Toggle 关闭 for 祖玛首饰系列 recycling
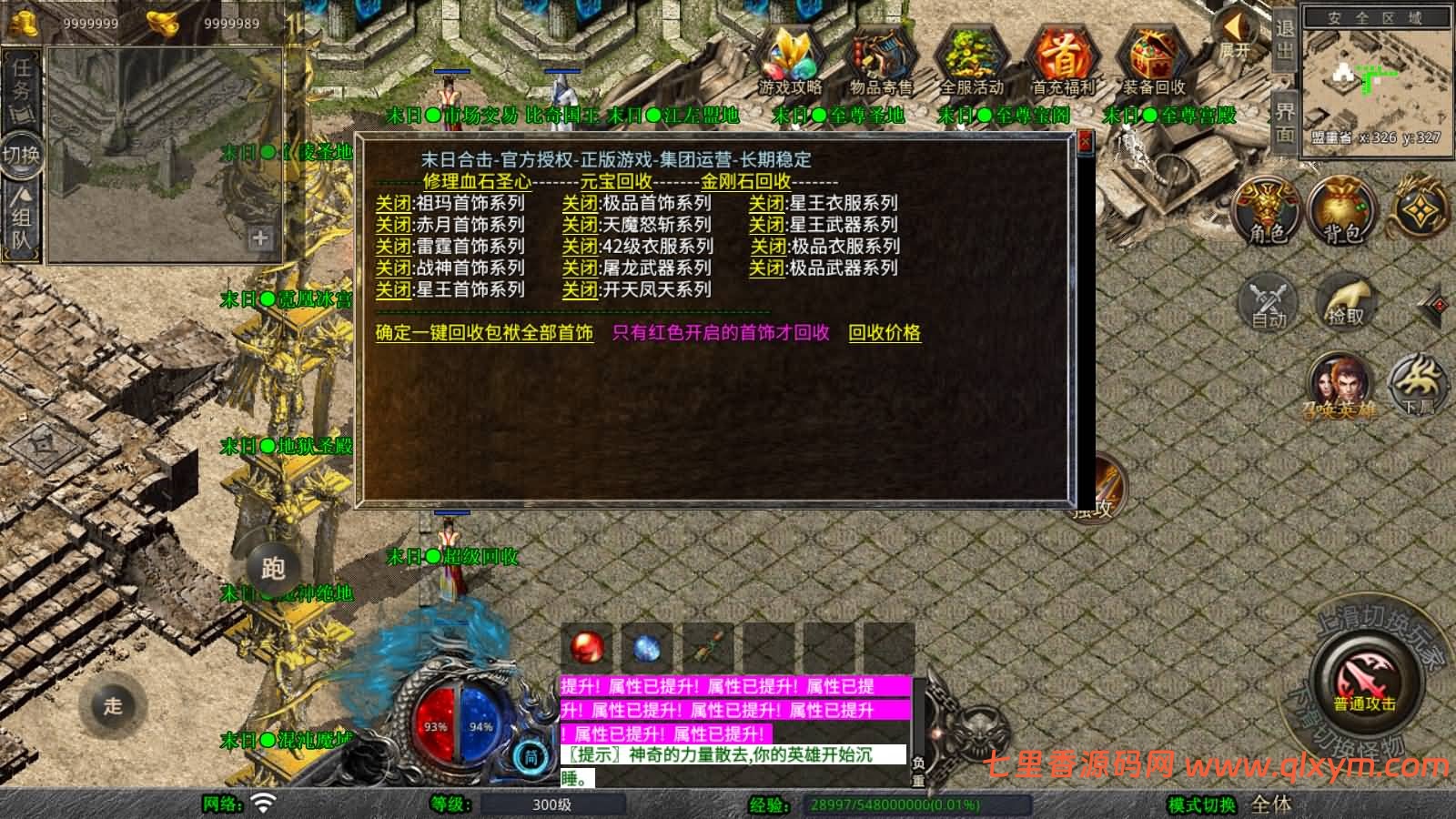Screen dimensions: 1456x819 tap(395, 204)
